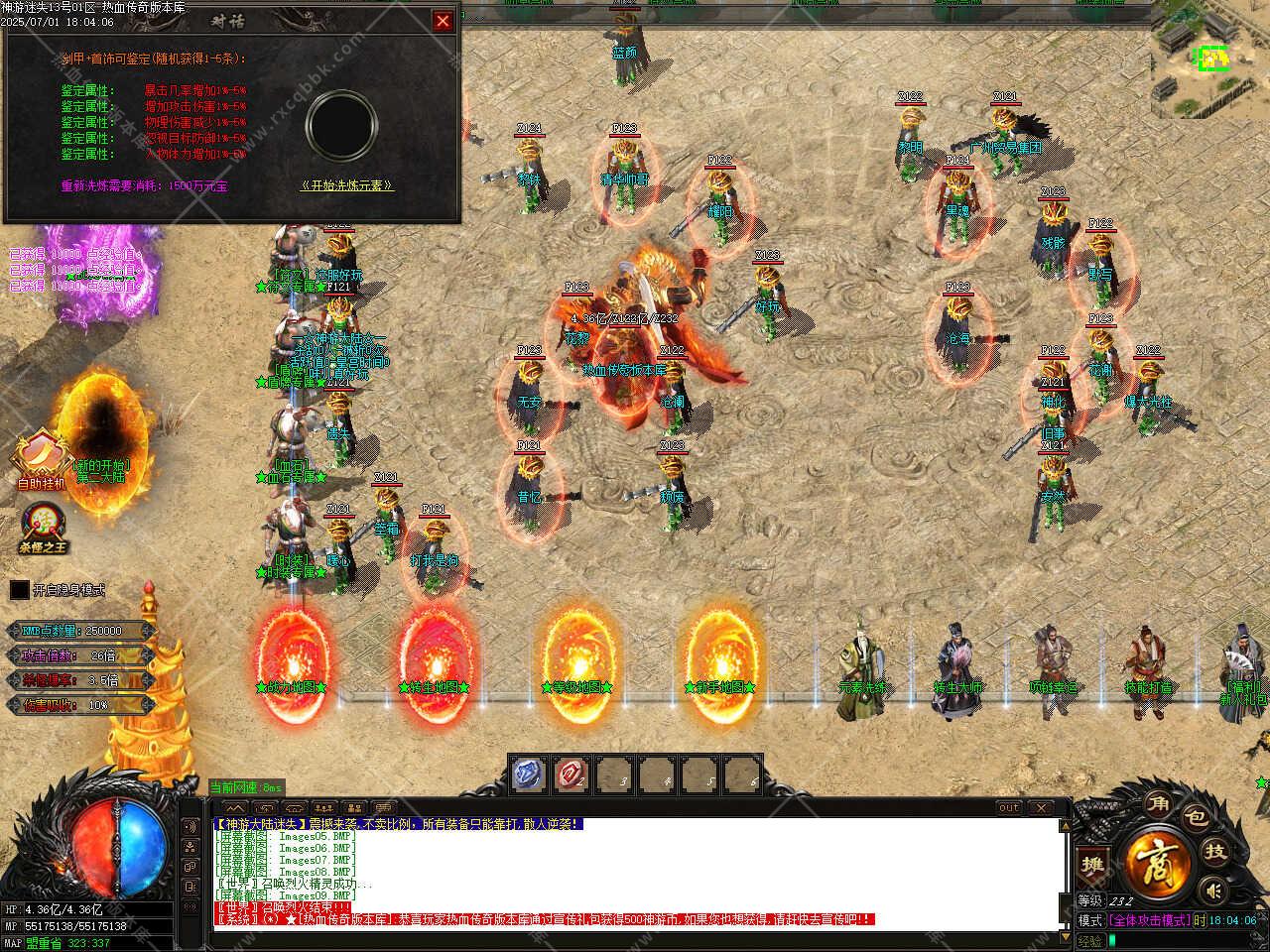Open the 角 character sheet button
The image size is (1270, 952).
pos(1156,804)
